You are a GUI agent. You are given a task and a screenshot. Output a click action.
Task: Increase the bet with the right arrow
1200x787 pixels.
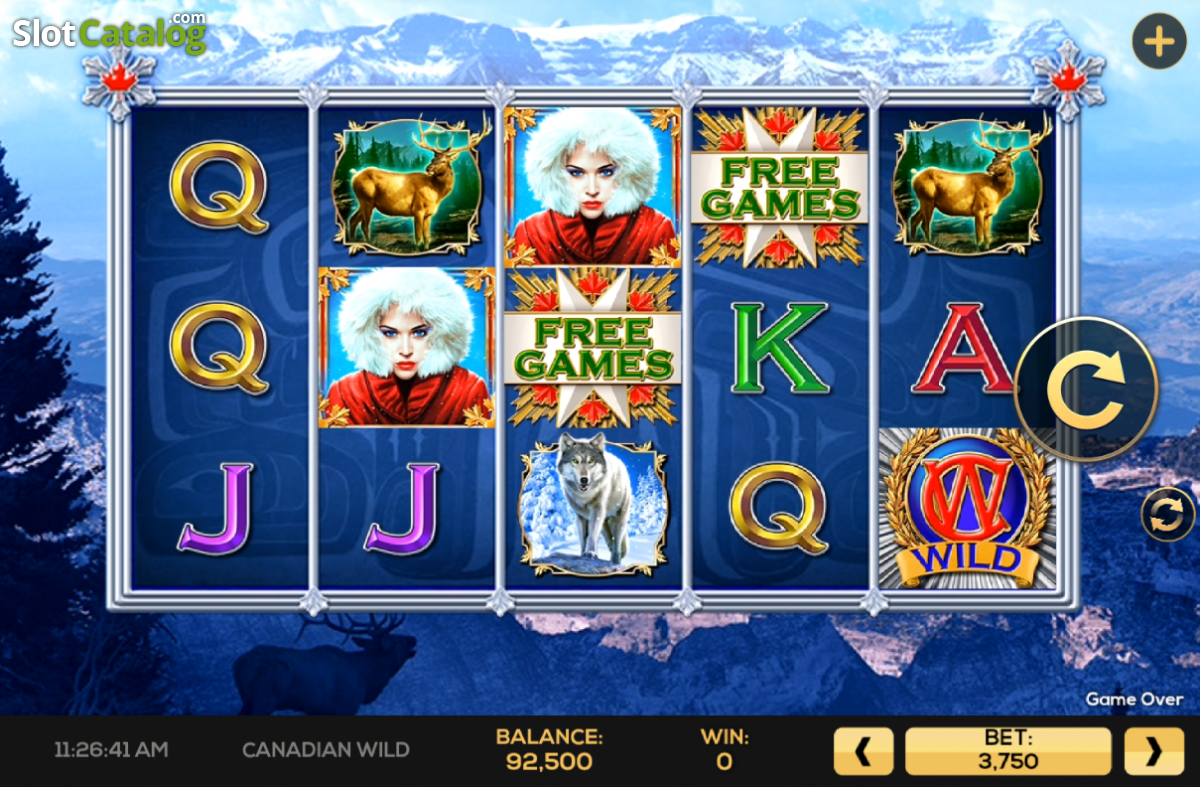pos(1153,751)
